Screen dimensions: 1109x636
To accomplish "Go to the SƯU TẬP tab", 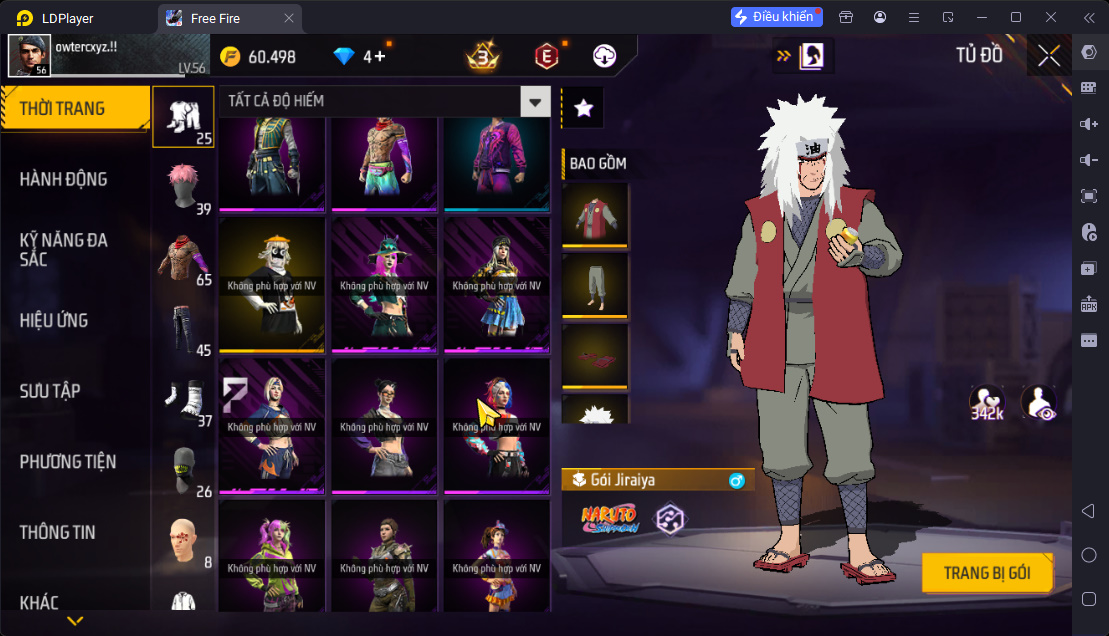I will (x=50, y=391).
